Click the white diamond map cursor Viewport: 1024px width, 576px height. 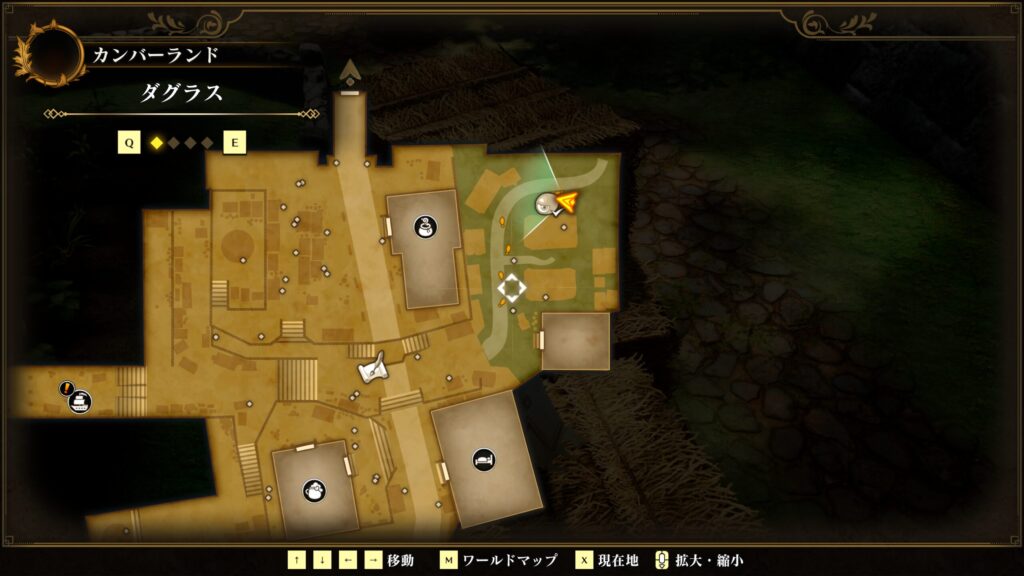pos(511,288)
